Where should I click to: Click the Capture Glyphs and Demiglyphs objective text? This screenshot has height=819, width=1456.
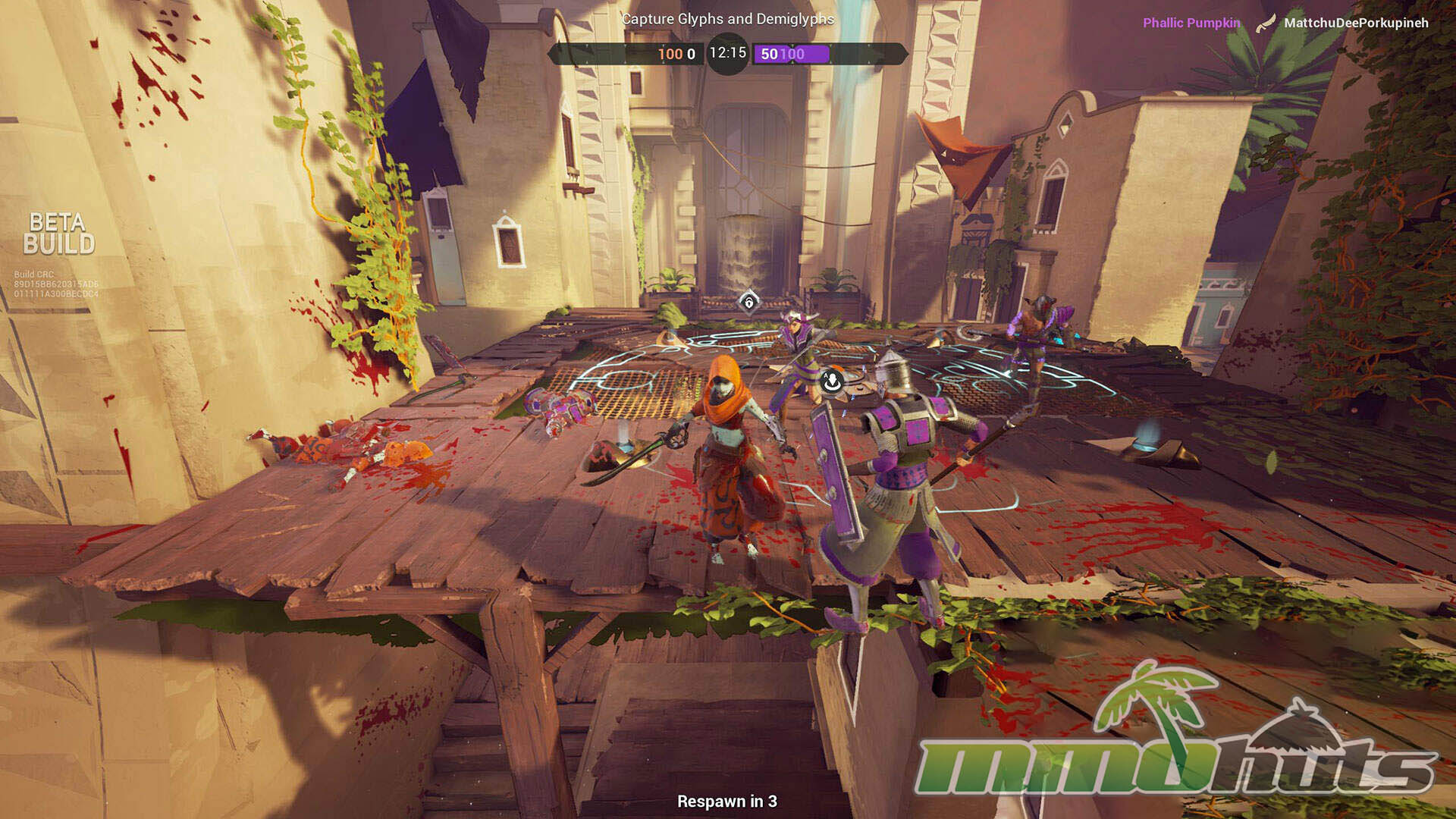coord(727,19)
